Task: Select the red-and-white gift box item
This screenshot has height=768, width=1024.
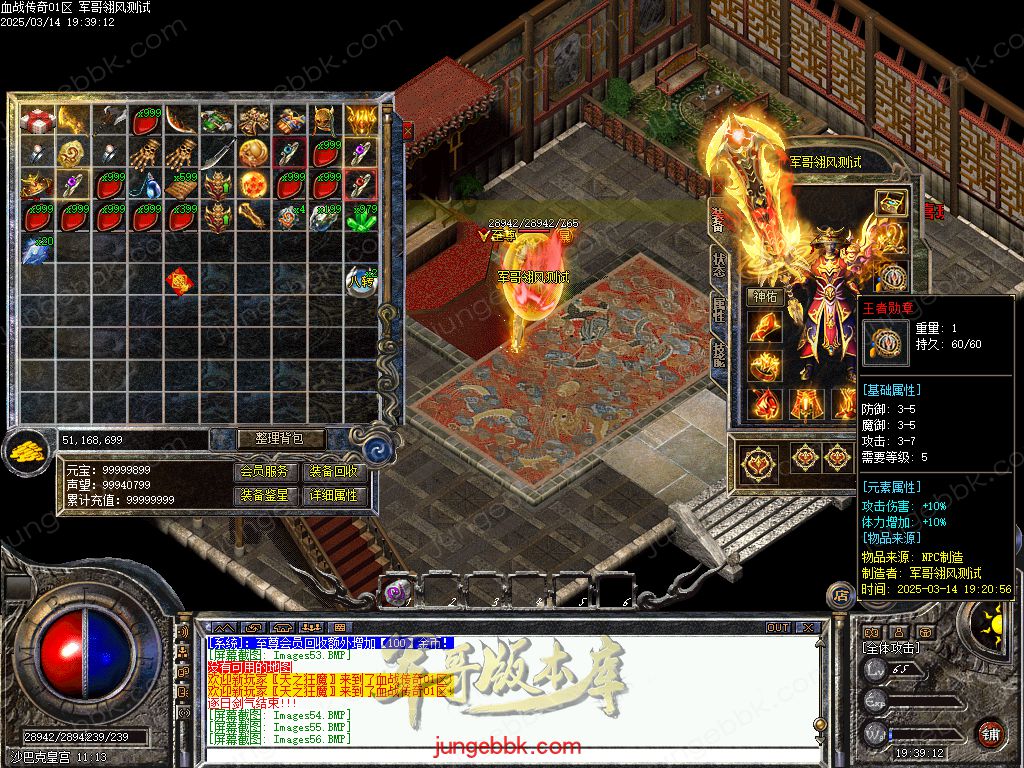Action: click(x=36, y=120)
